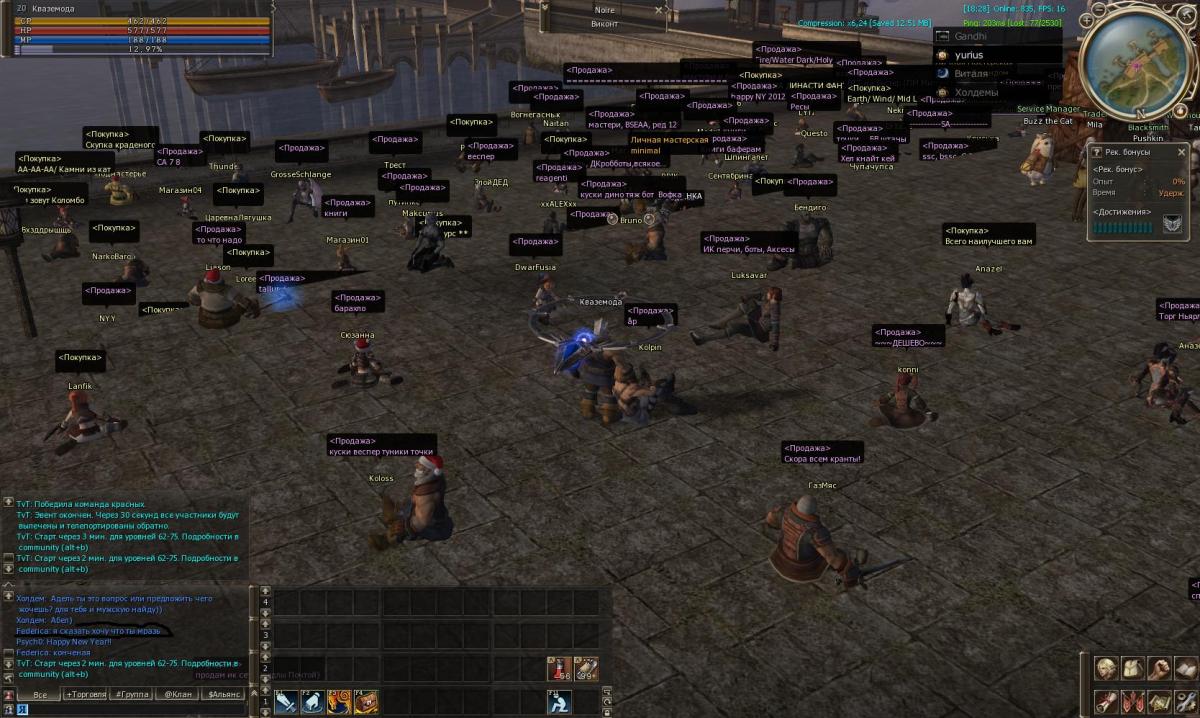Use the sword attack hotbar skill
This screenshot has height=718, width=1200.
286,702
